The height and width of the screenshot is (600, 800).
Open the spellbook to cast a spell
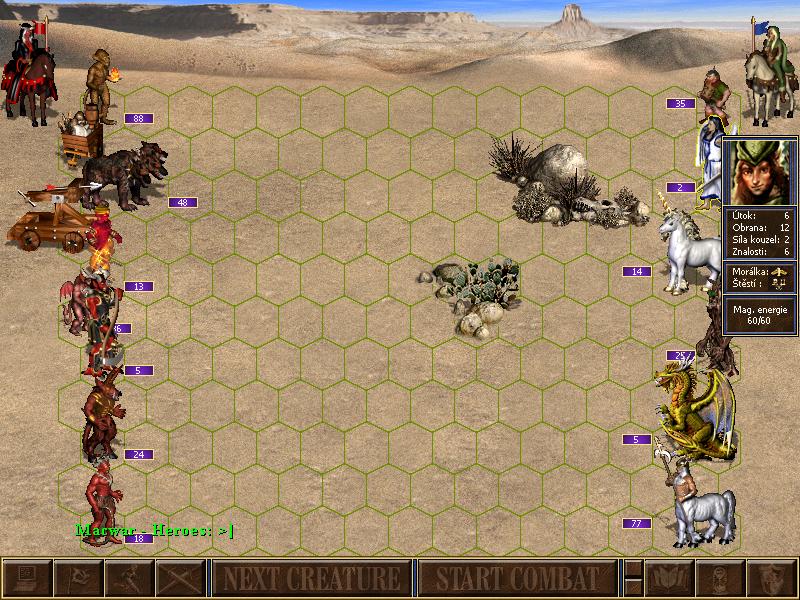click(x=670, y=578)
